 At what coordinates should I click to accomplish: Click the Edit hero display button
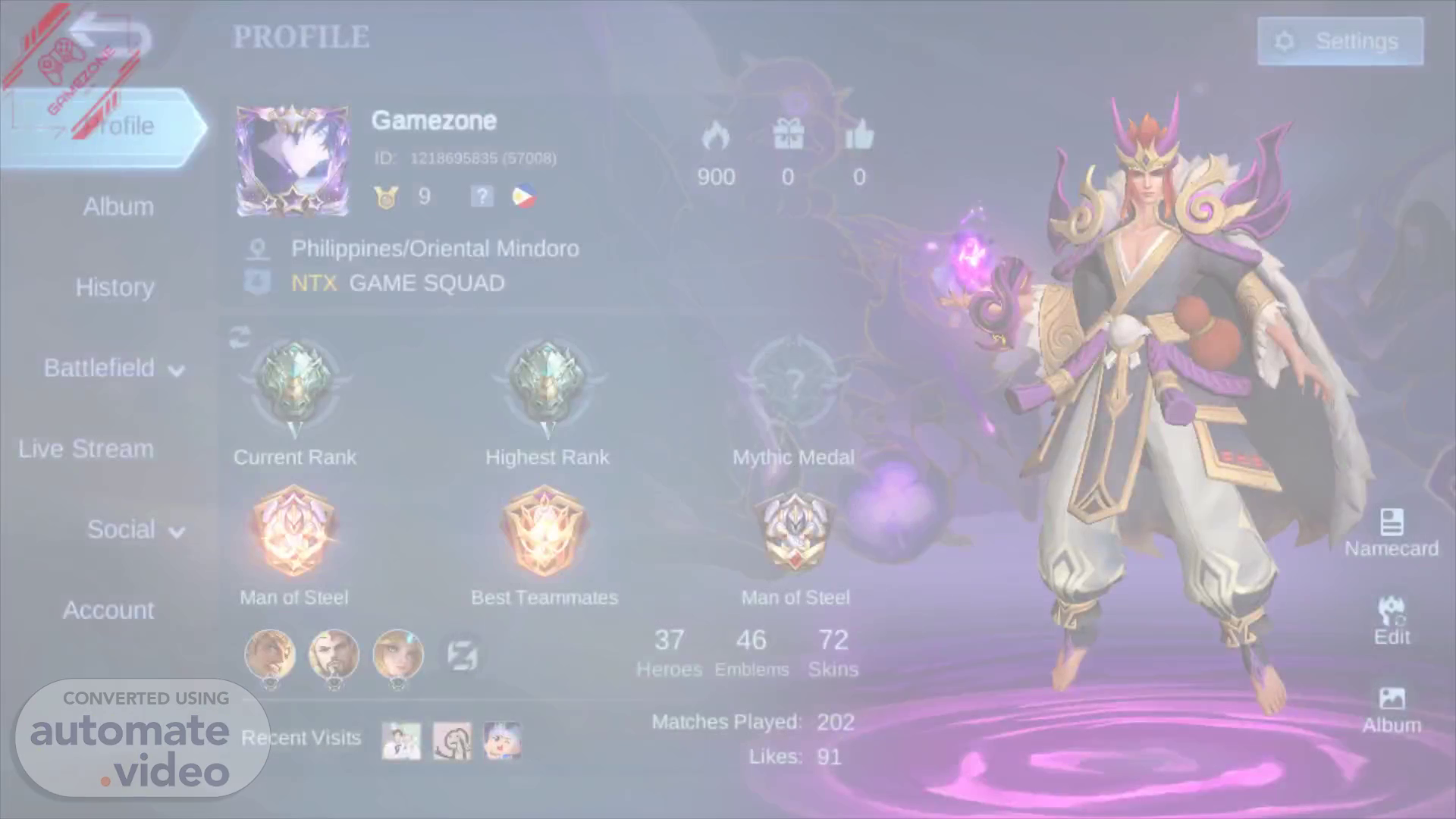[1392, 621]
